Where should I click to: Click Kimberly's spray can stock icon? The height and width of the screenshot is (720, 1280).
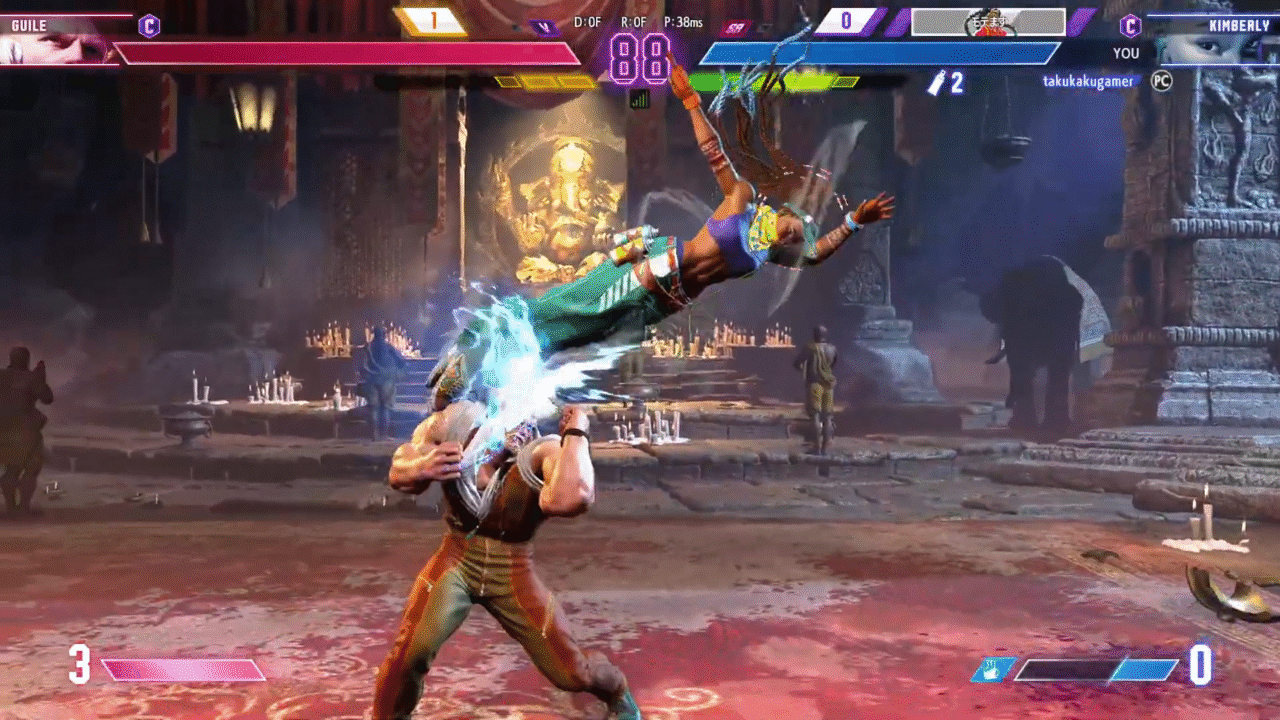click(937, 83)
